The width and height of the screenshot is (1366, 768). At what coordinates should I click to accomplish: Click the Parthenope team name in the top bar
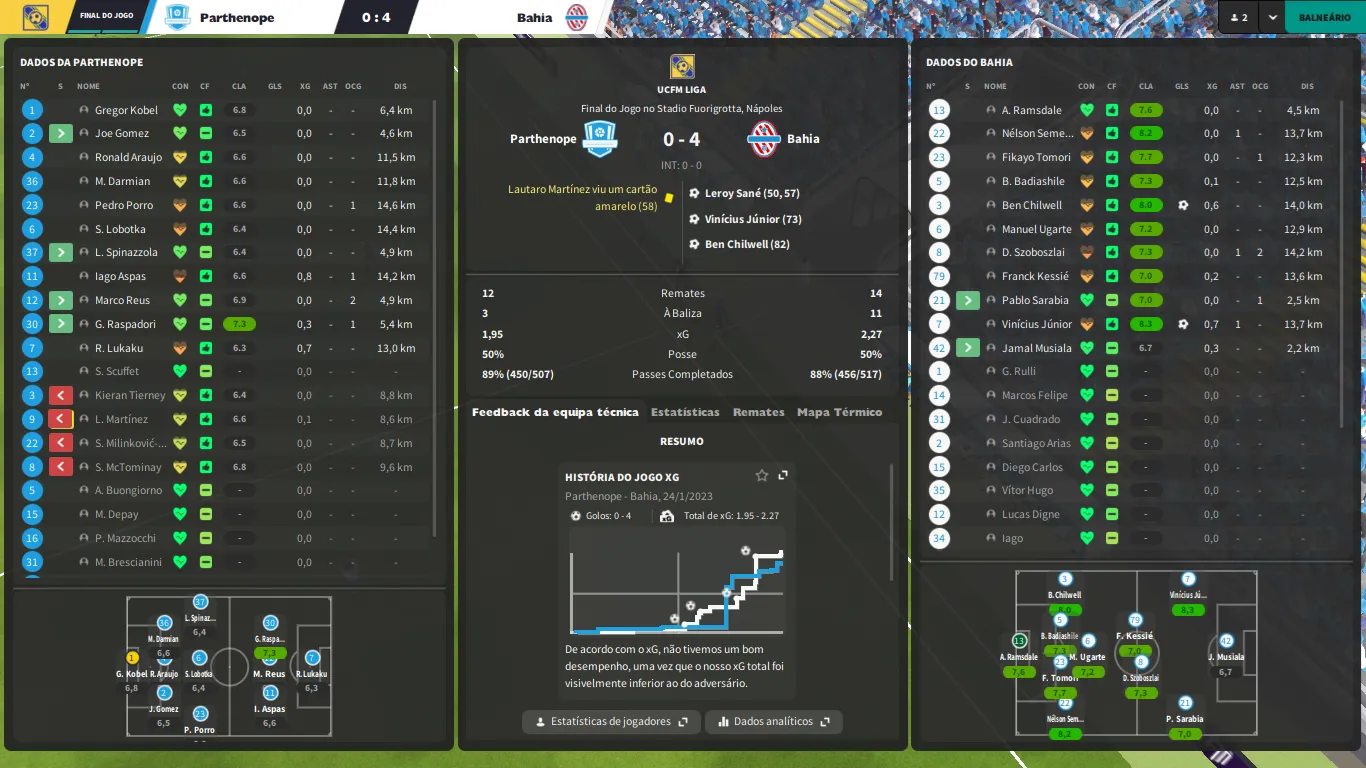[237, 17]
